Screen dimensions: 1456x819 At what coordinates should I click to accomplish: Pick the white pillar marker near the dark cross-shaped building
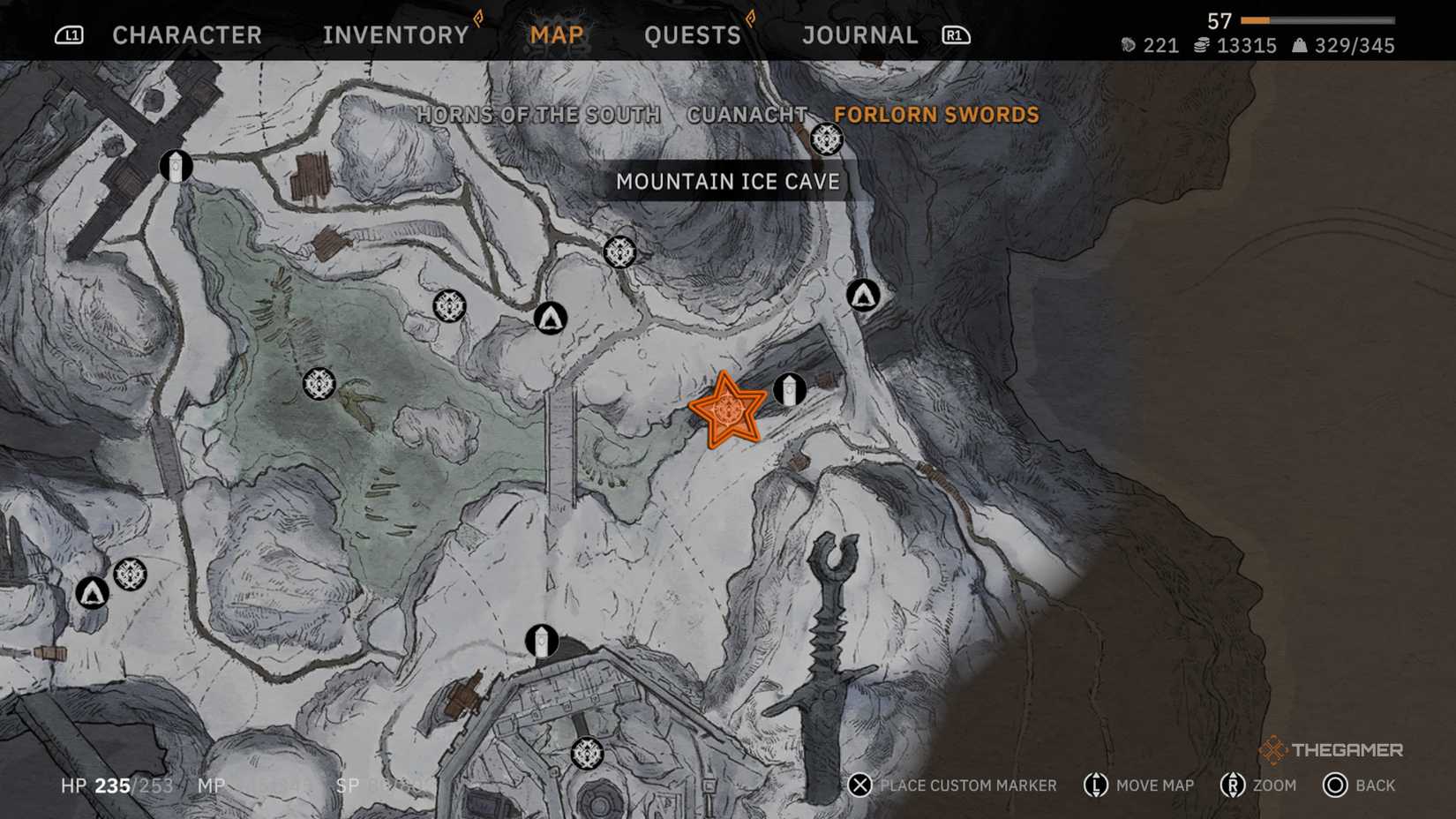176,166
